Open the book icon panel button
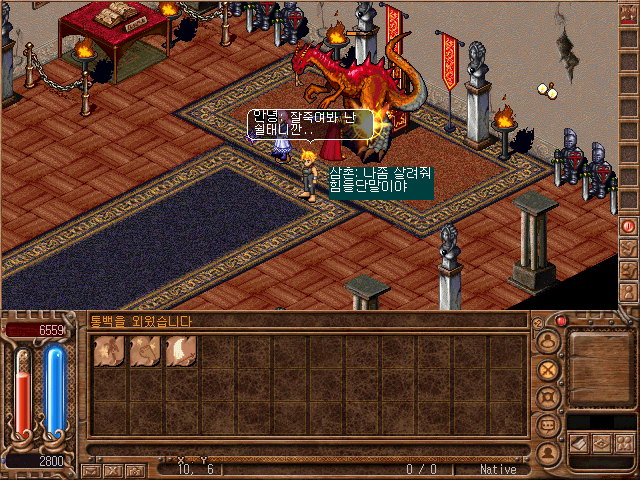The height and width of the screenshot is (480, 640). point(580,442)
